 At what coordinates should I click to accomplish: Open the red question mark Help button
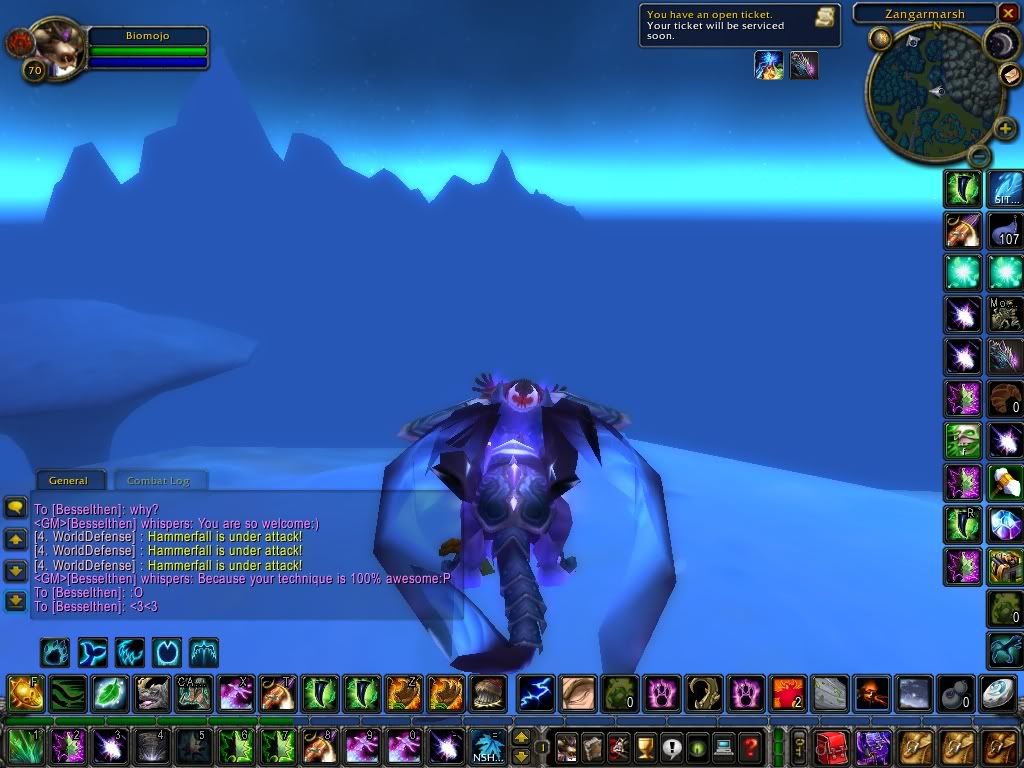(749, 745)
